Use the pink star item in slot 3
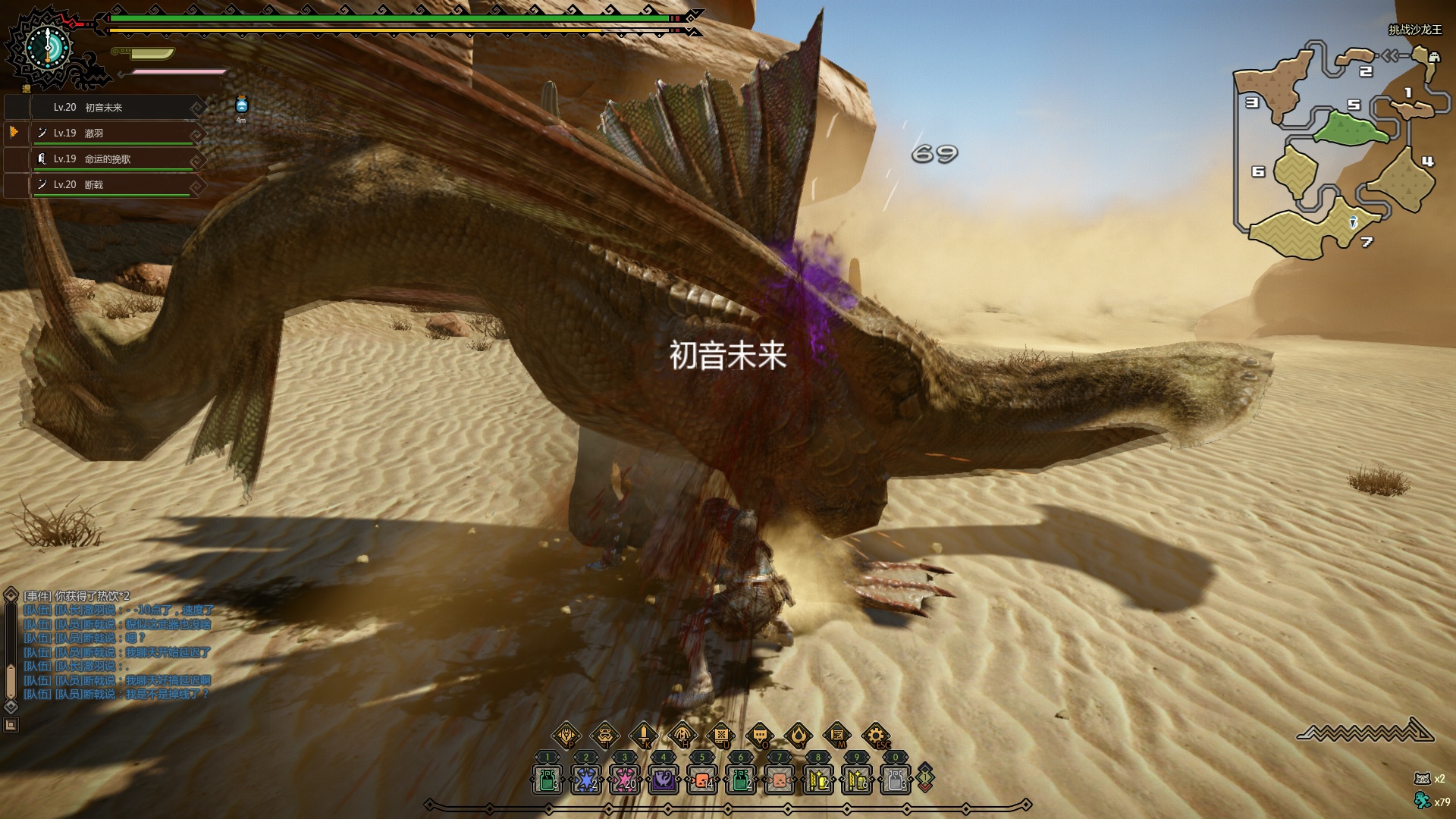The width and height of the screenshot is (1456, 819). (x=624, y=780)
